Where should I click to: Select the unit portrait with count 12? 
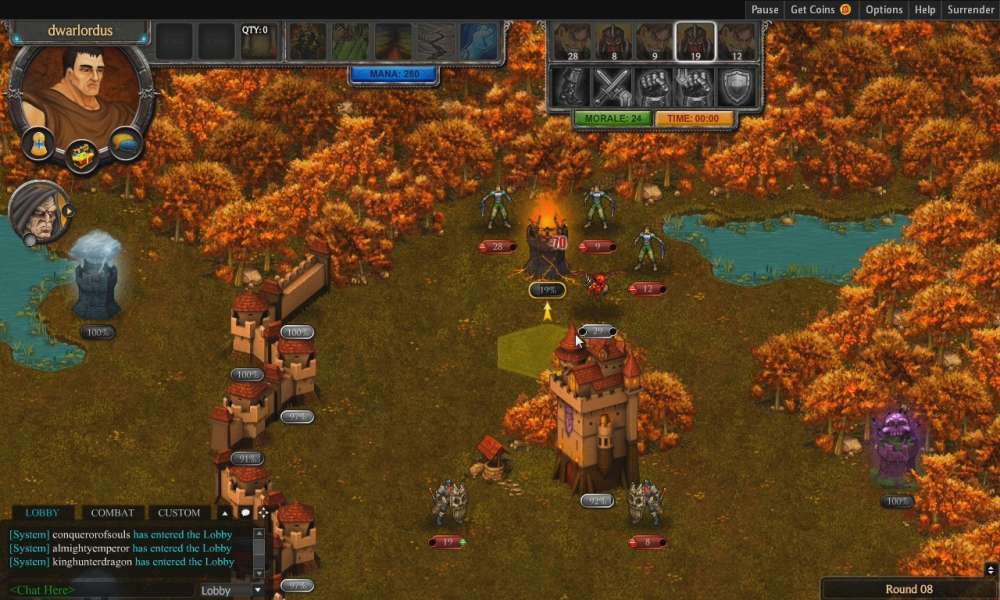737,43
